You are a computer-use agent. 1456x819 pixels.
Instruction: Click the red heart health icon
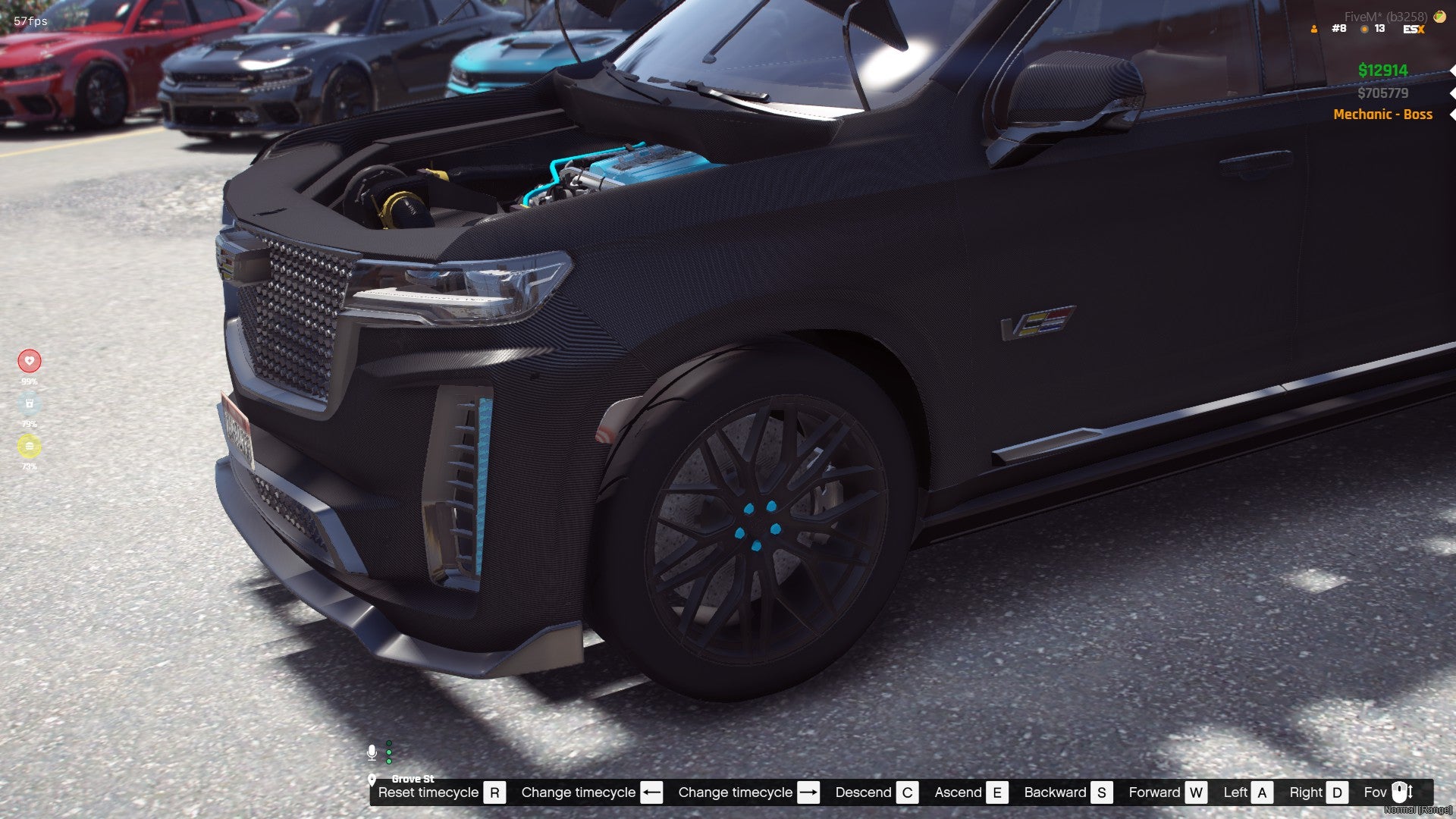click(x=30, y=361)
